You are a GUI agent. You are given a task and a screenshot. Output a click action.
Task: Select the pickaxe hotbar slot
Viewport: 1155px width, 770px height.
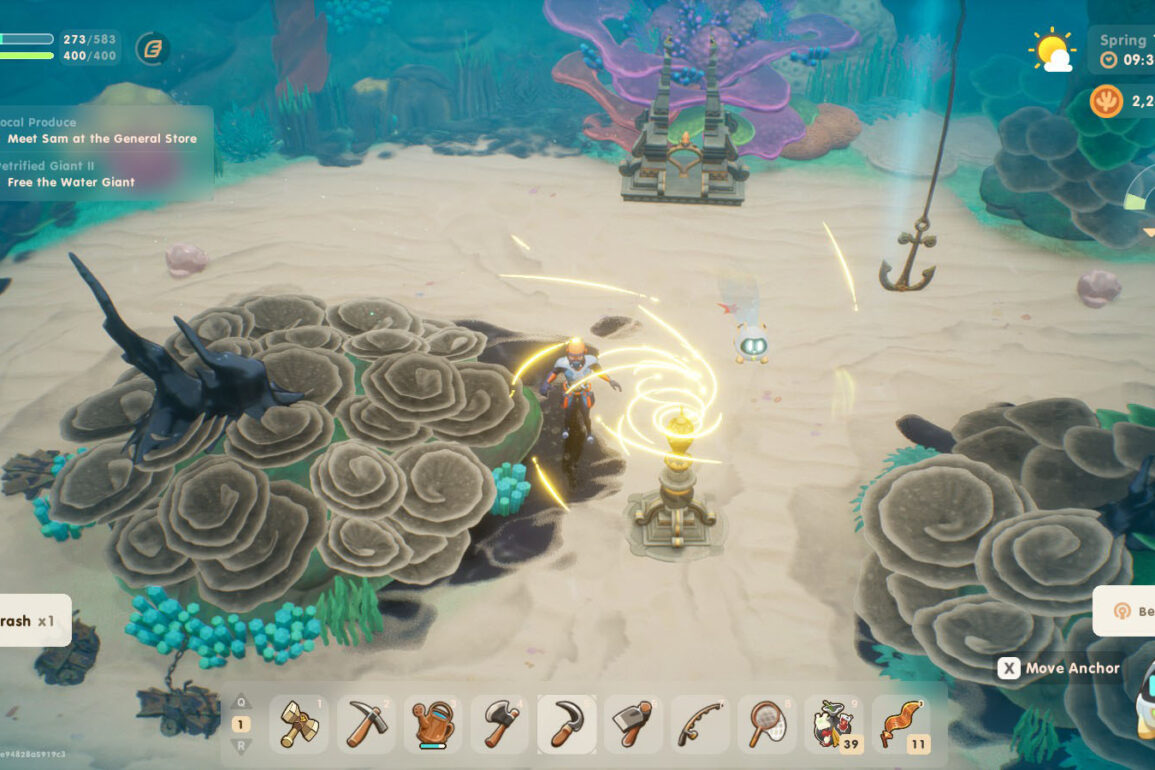pos(366,723)
